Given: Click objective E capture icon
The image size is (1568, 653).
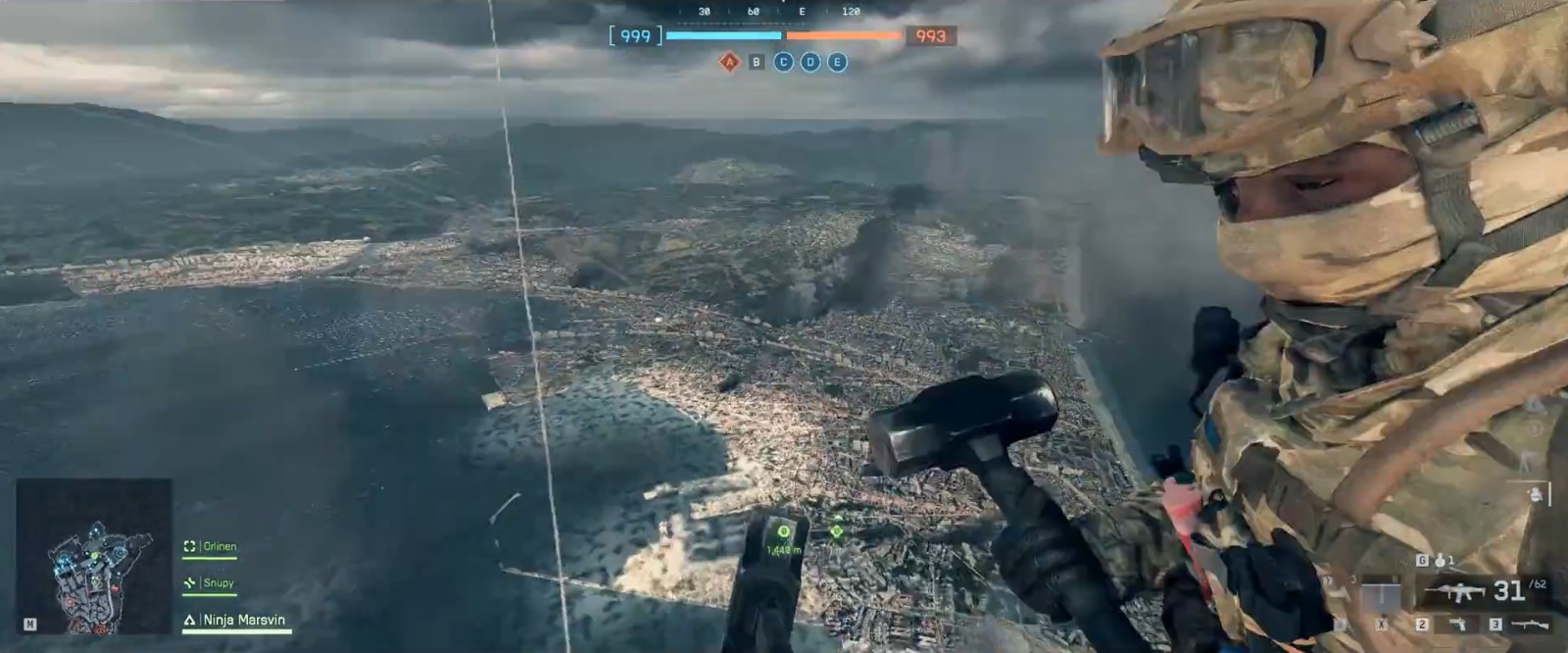Looking at the screenshot, I should [x=837, y=63].
